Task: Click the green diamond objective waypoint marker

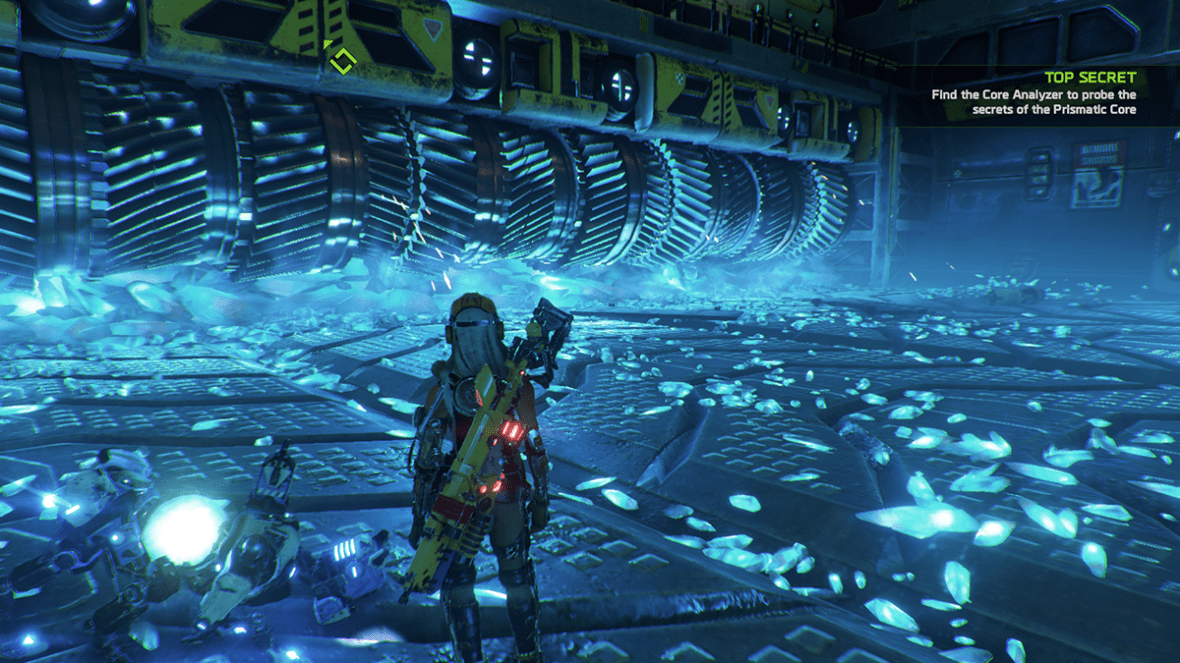Action: coord(339,59)
